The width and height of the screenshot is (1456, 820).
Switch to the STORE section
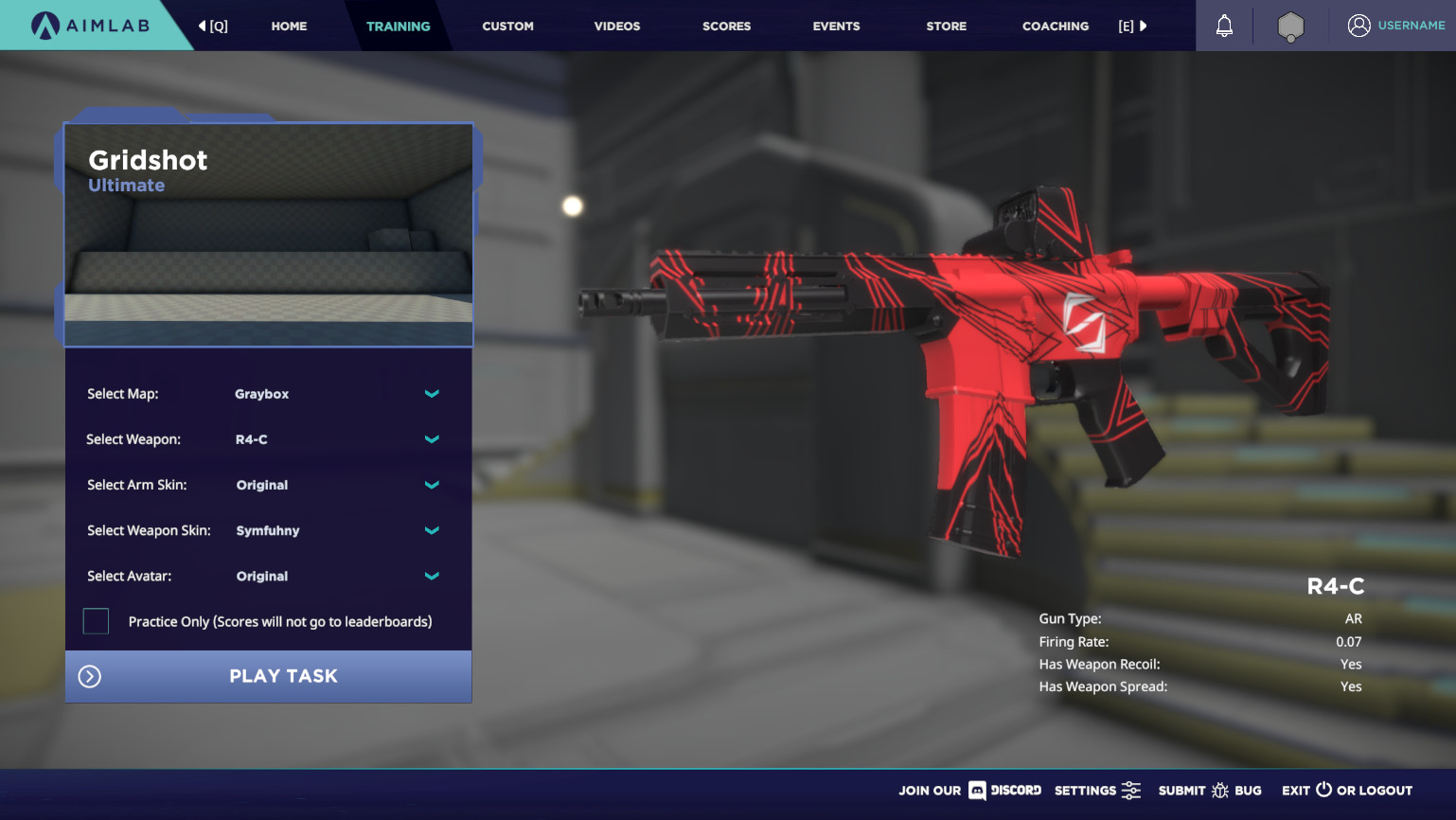[946, 26]
